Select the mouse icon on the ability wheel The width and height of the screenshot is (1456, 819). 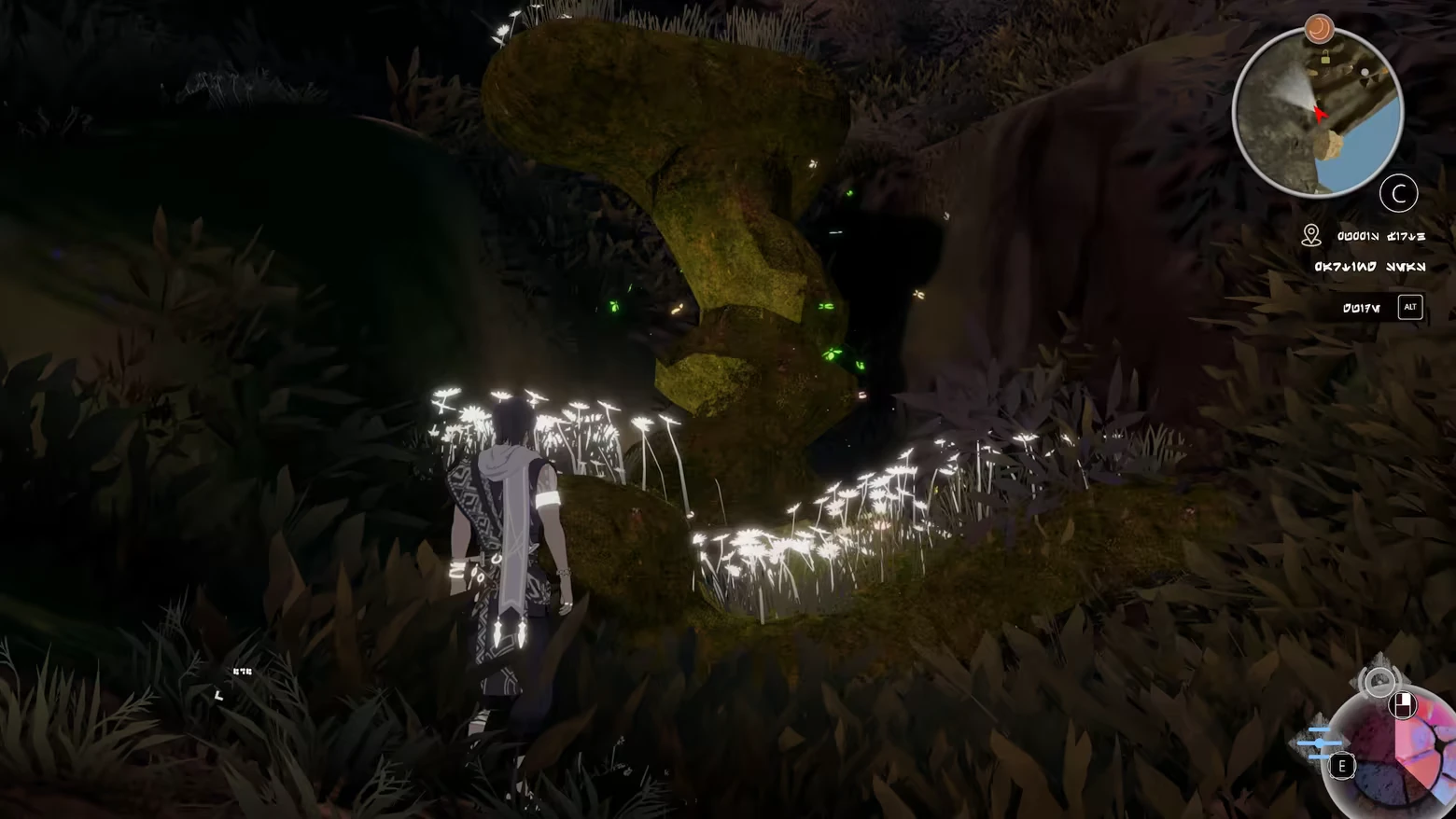1403,705
